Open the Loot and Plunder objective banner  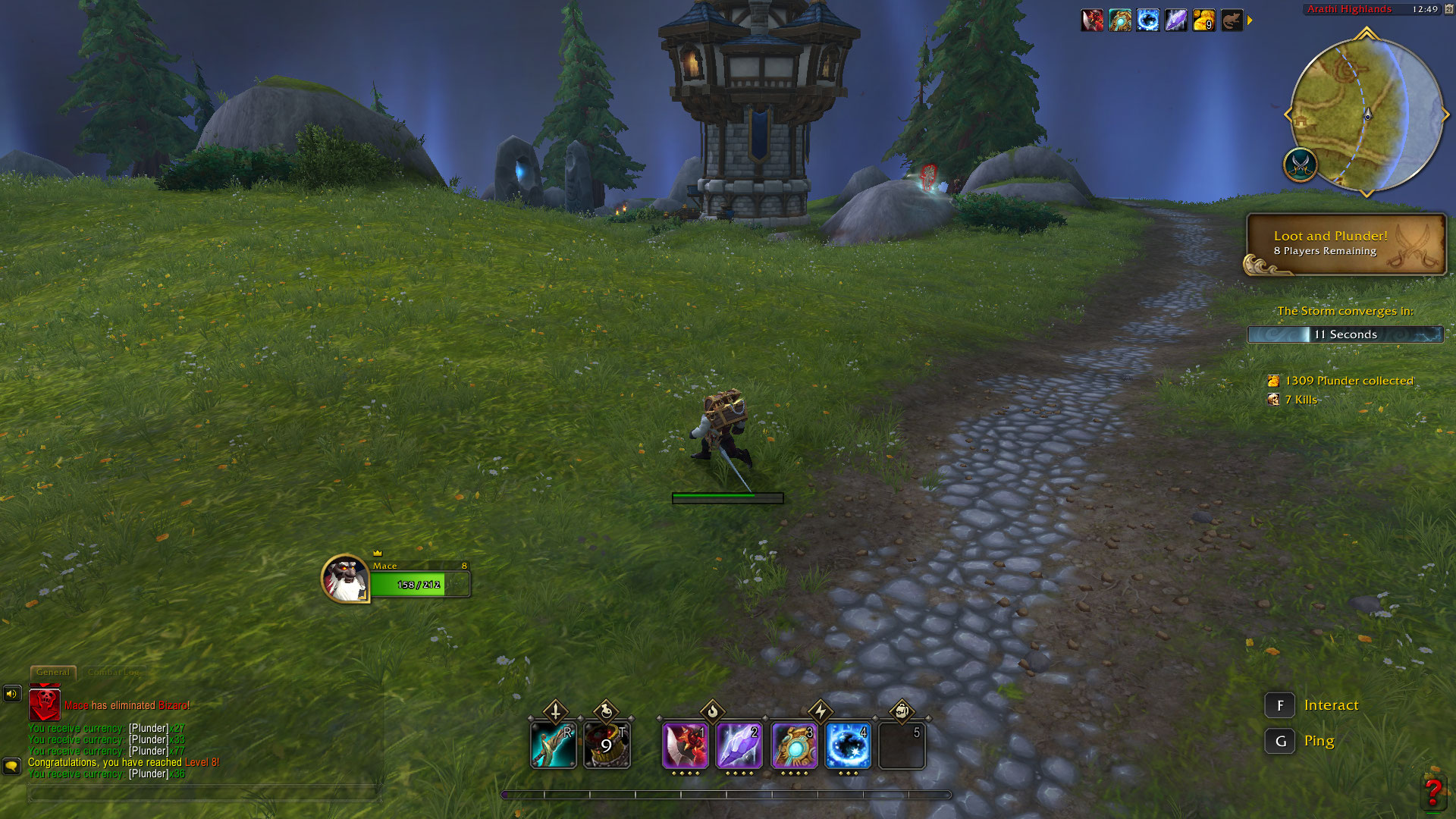[x=1346, y=243]
